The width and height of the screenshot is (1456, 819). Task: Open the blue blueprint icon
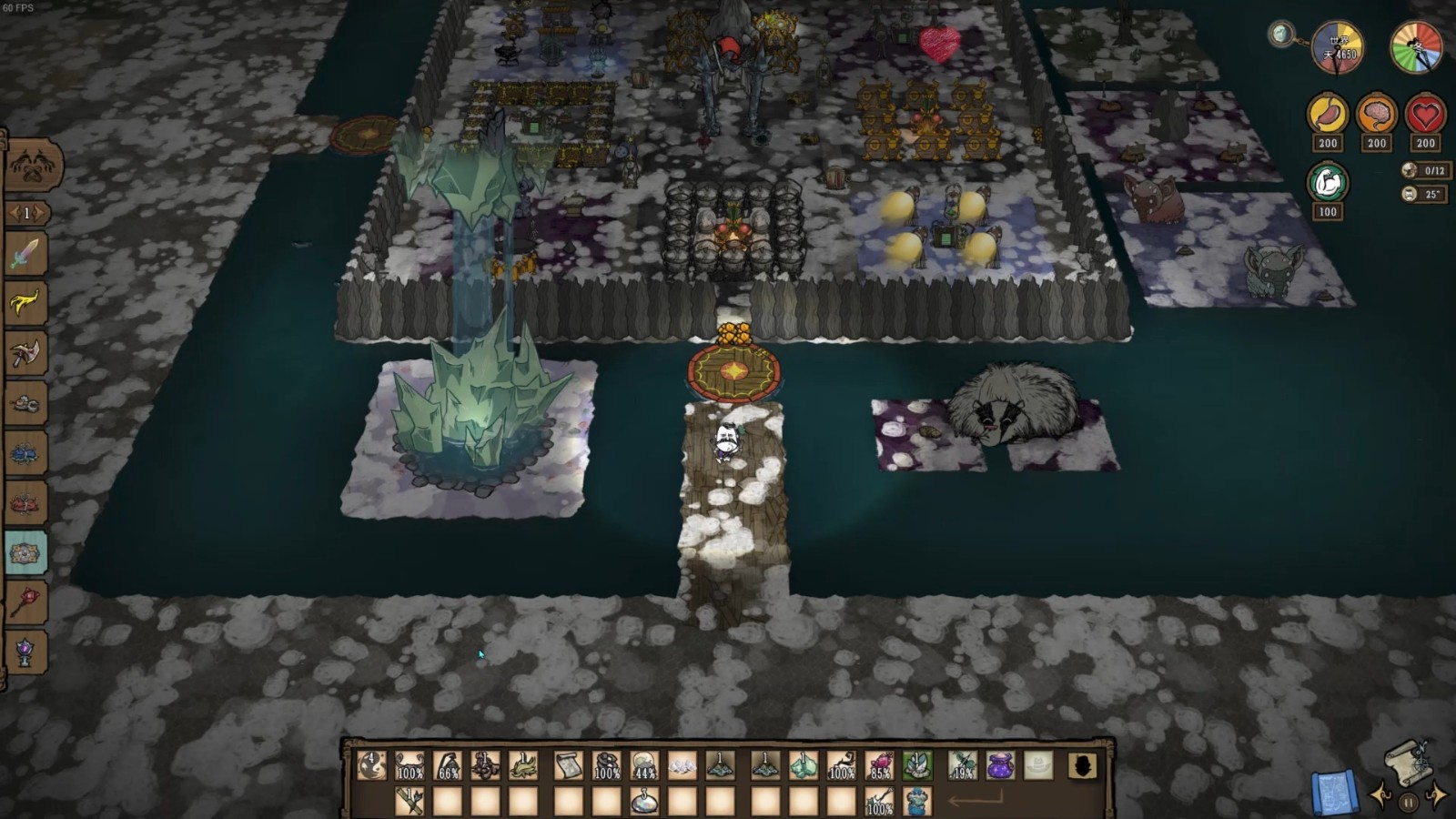1334,792
